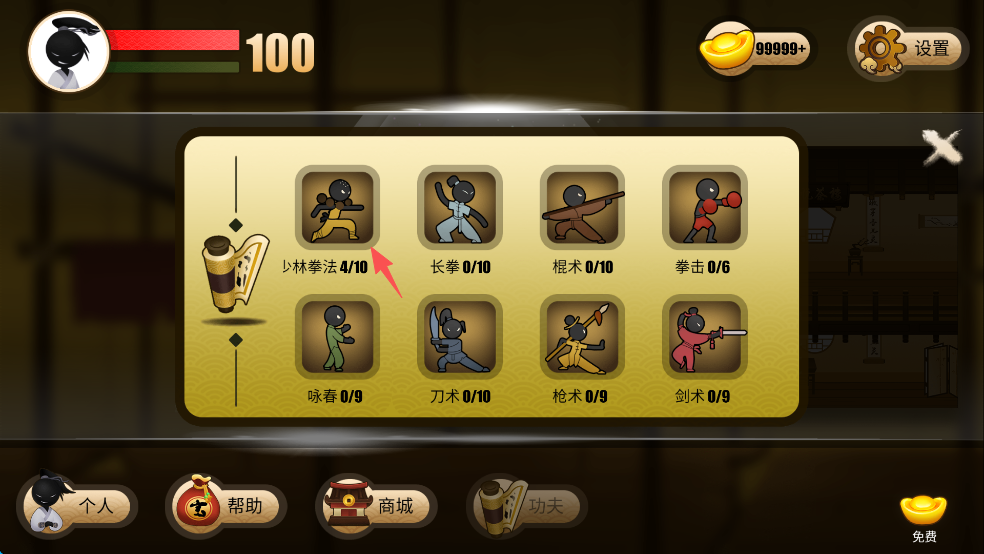Select the 剑术 sword skill
The width and height of the screenshot is (984, 554).
pyautogui.click(x=704, y=337)
